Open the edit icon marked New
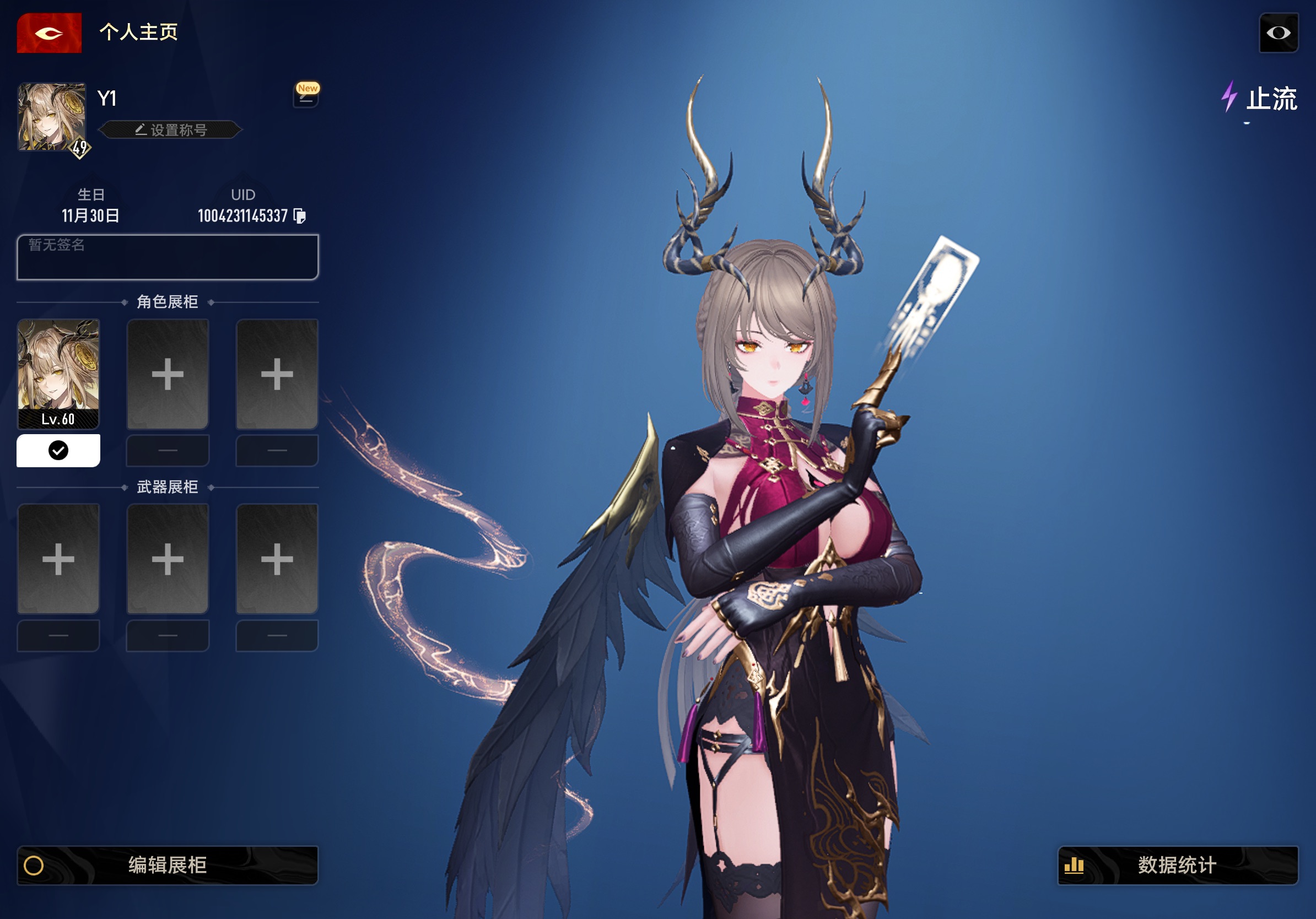This screenshot has height=919, width=1316. (306, 98)
